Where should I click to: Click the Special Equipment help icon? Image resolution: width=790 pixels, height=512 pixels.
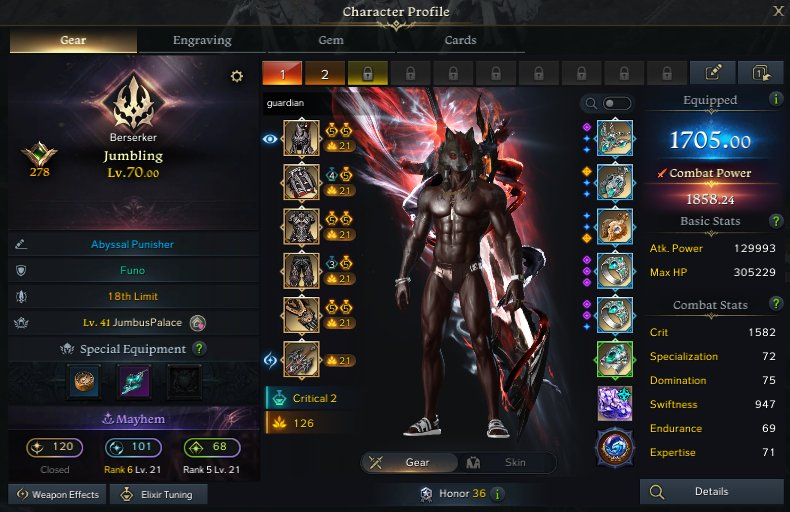[x=199, y=349]
